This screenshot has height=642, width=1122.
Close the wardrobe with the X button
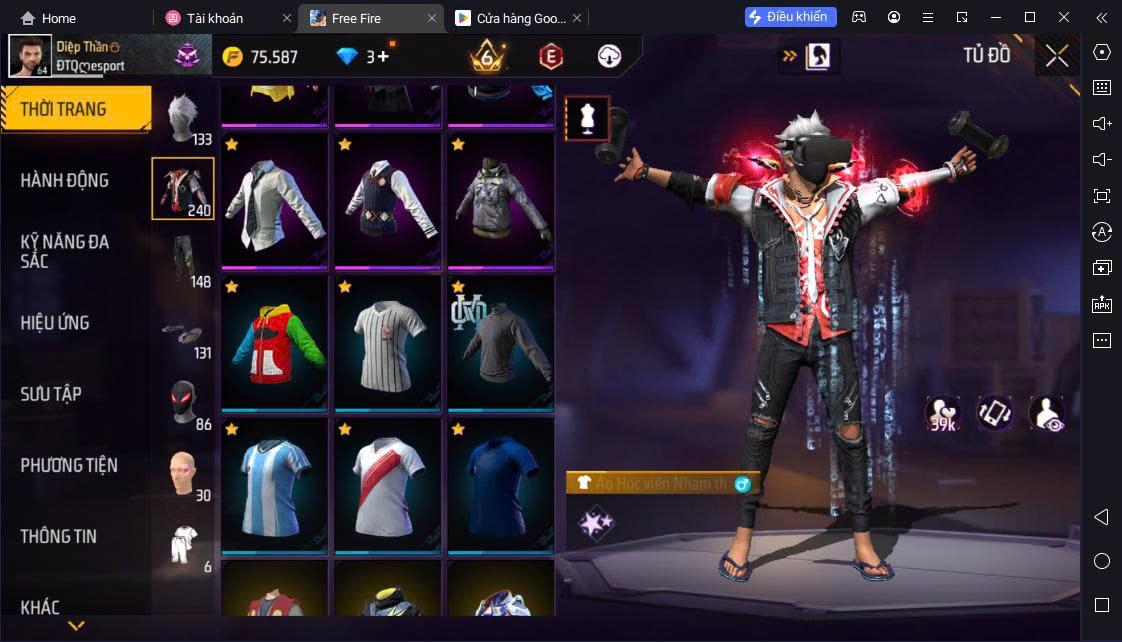point(1057,56)
